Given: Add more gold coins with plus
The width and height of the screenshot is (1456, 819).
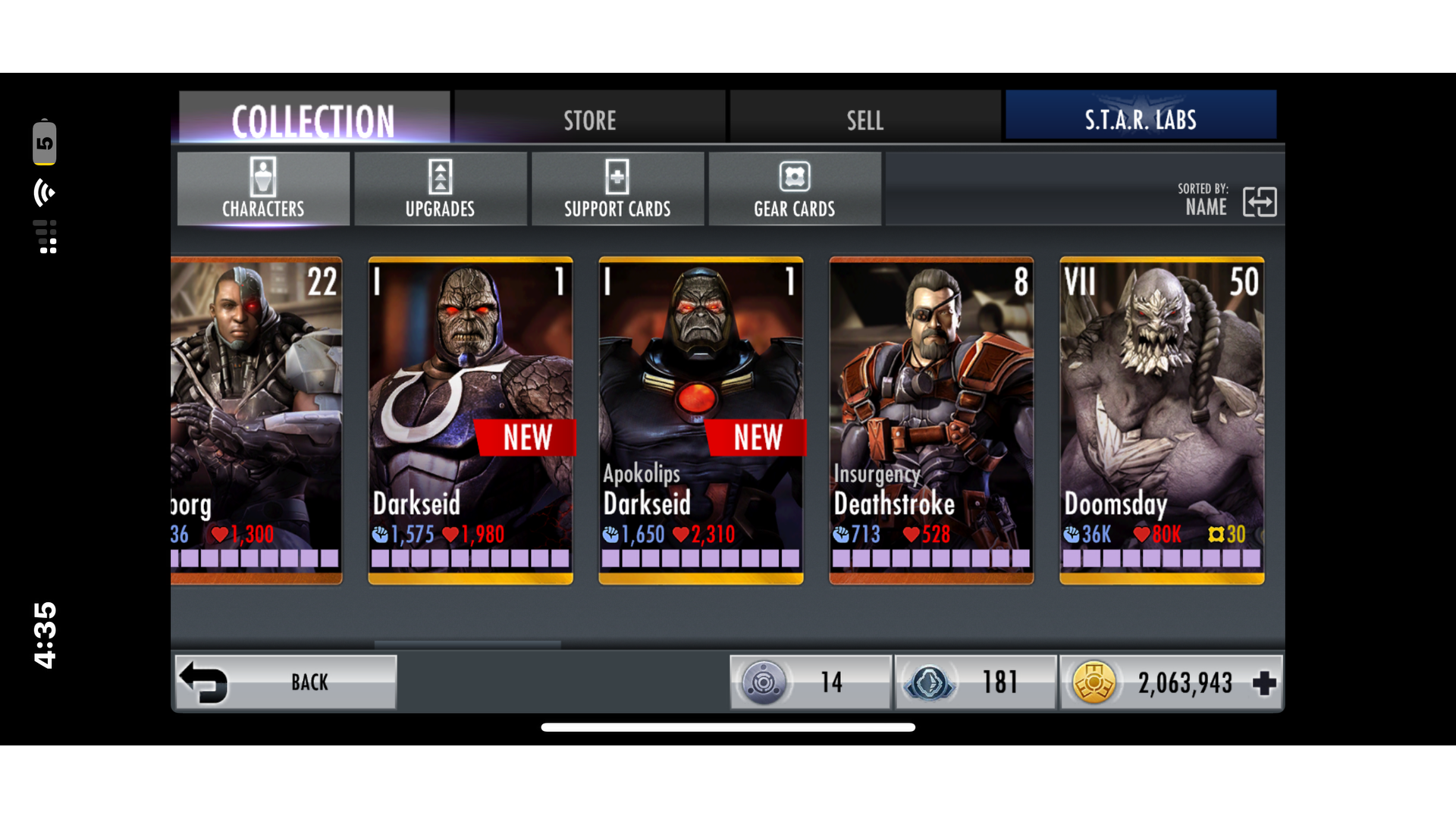Looking at the screenshot, I should tap(1263, 682).
